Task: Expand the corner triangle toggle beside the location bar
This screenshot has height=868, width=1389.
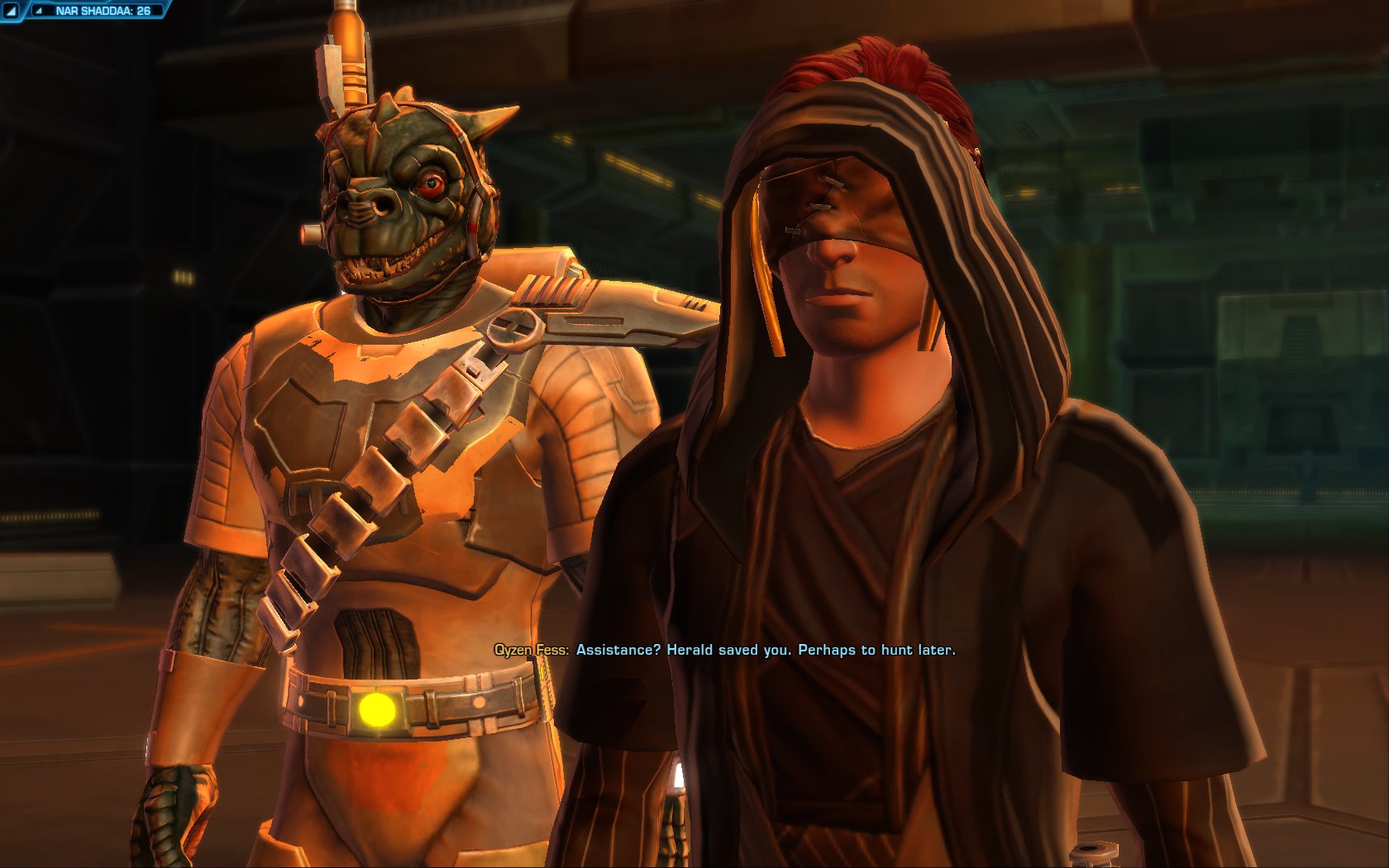Action: (11, 11)
